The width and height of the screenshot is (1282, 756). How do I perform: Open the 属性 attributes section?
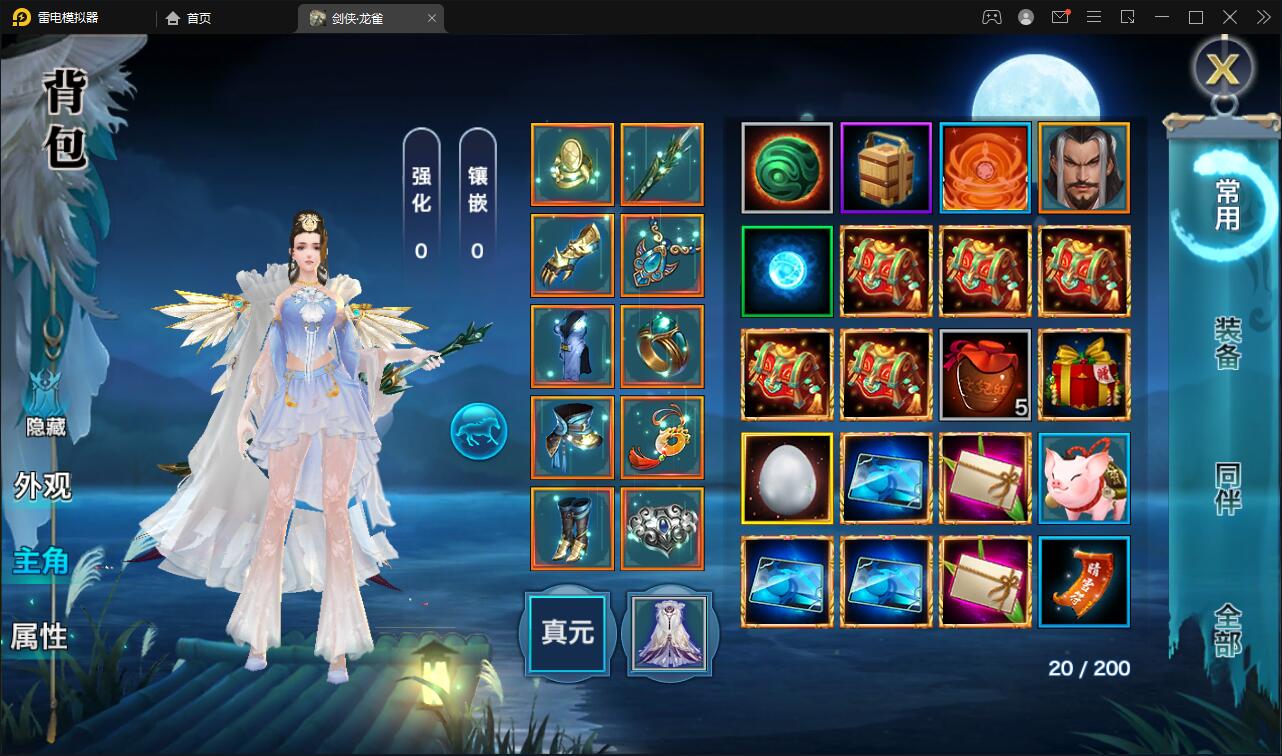(39, 636)
